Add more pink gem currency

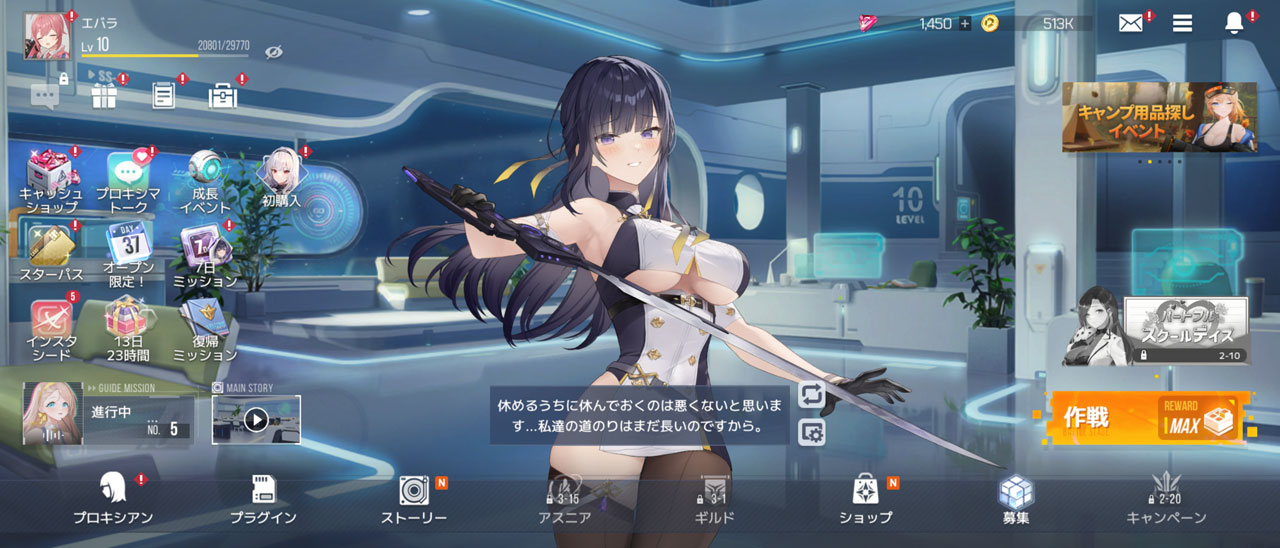click(965, 23)
